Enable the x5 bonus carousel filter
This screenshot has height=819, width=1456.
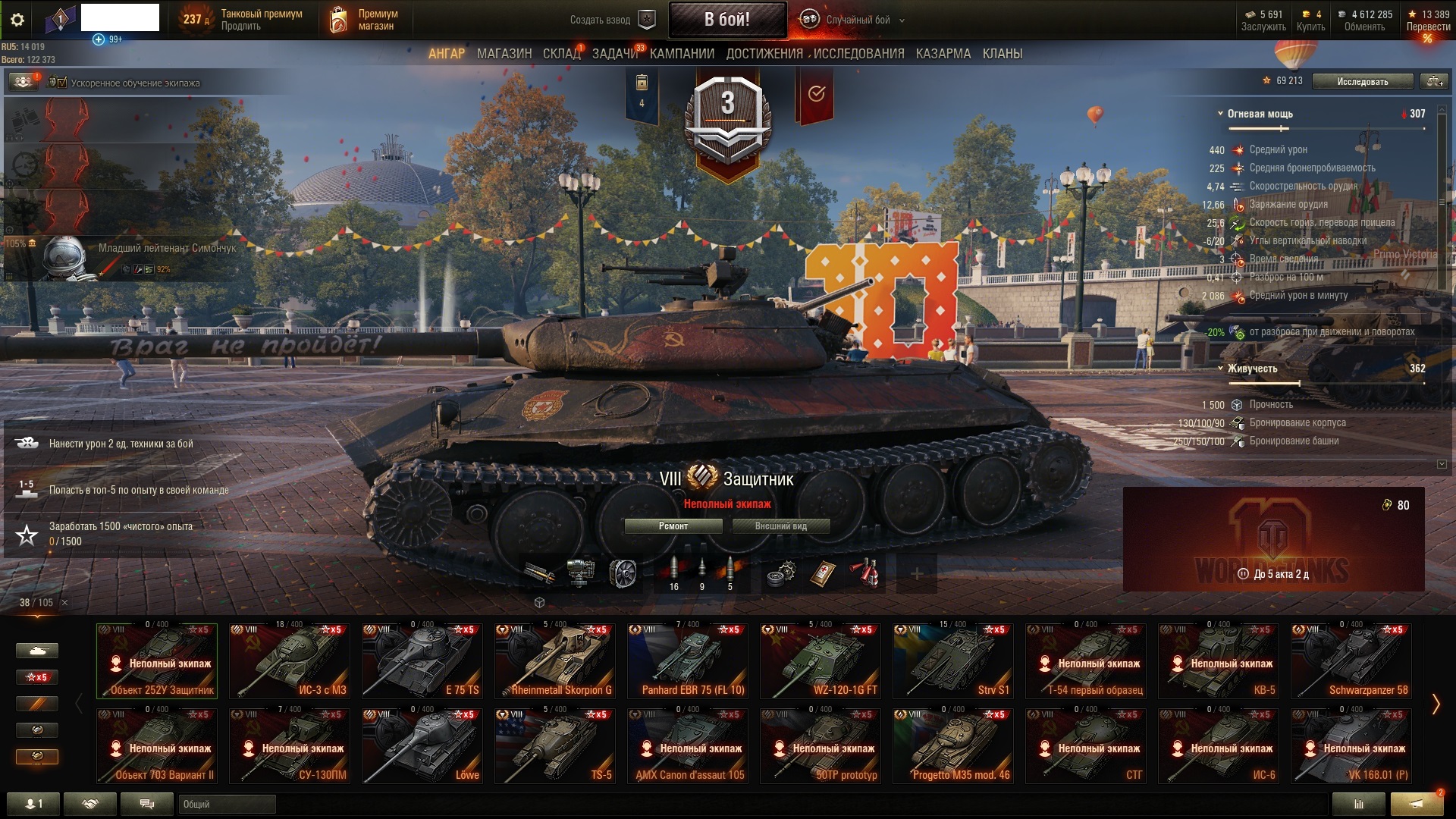[x=37, y=676]
